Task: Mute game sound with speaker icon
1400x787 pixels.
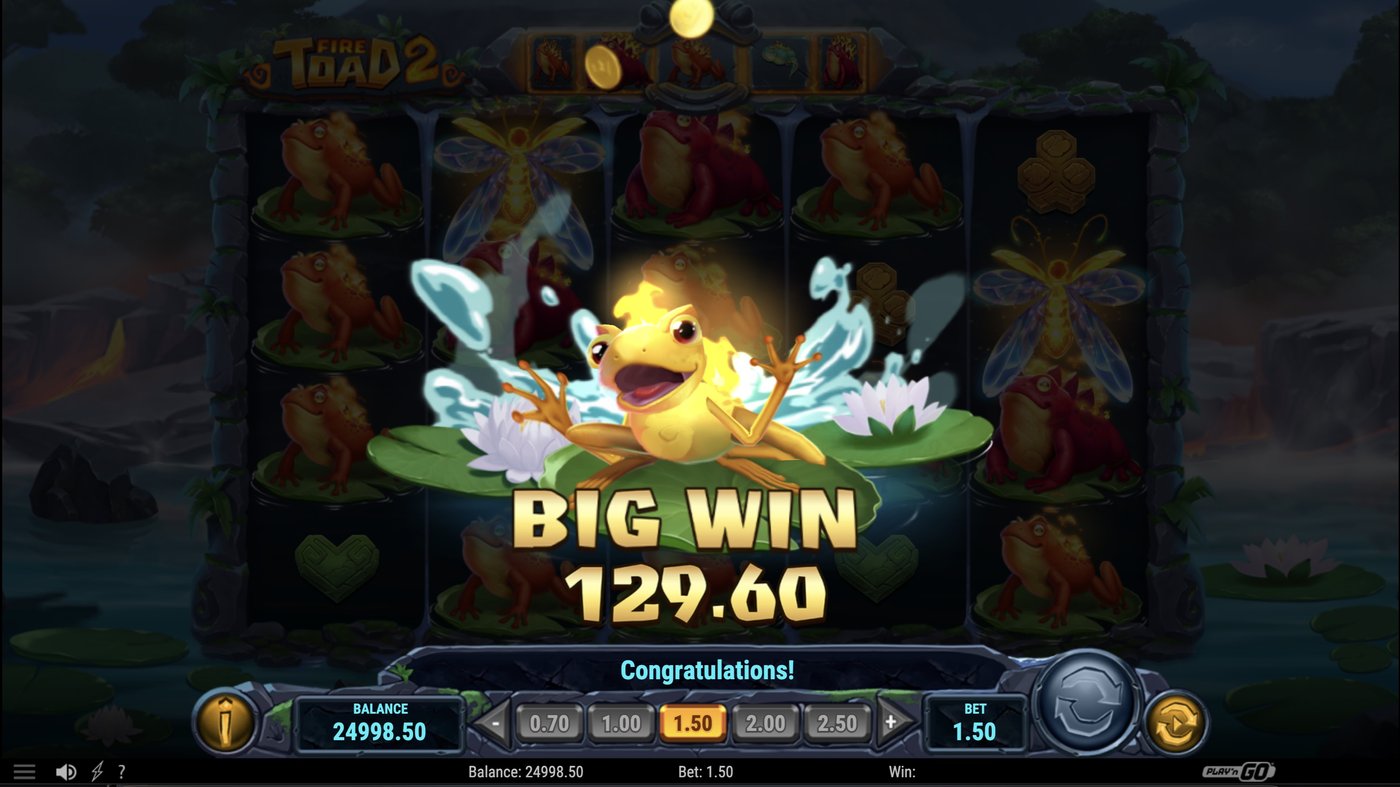Action: pos(64,771)
